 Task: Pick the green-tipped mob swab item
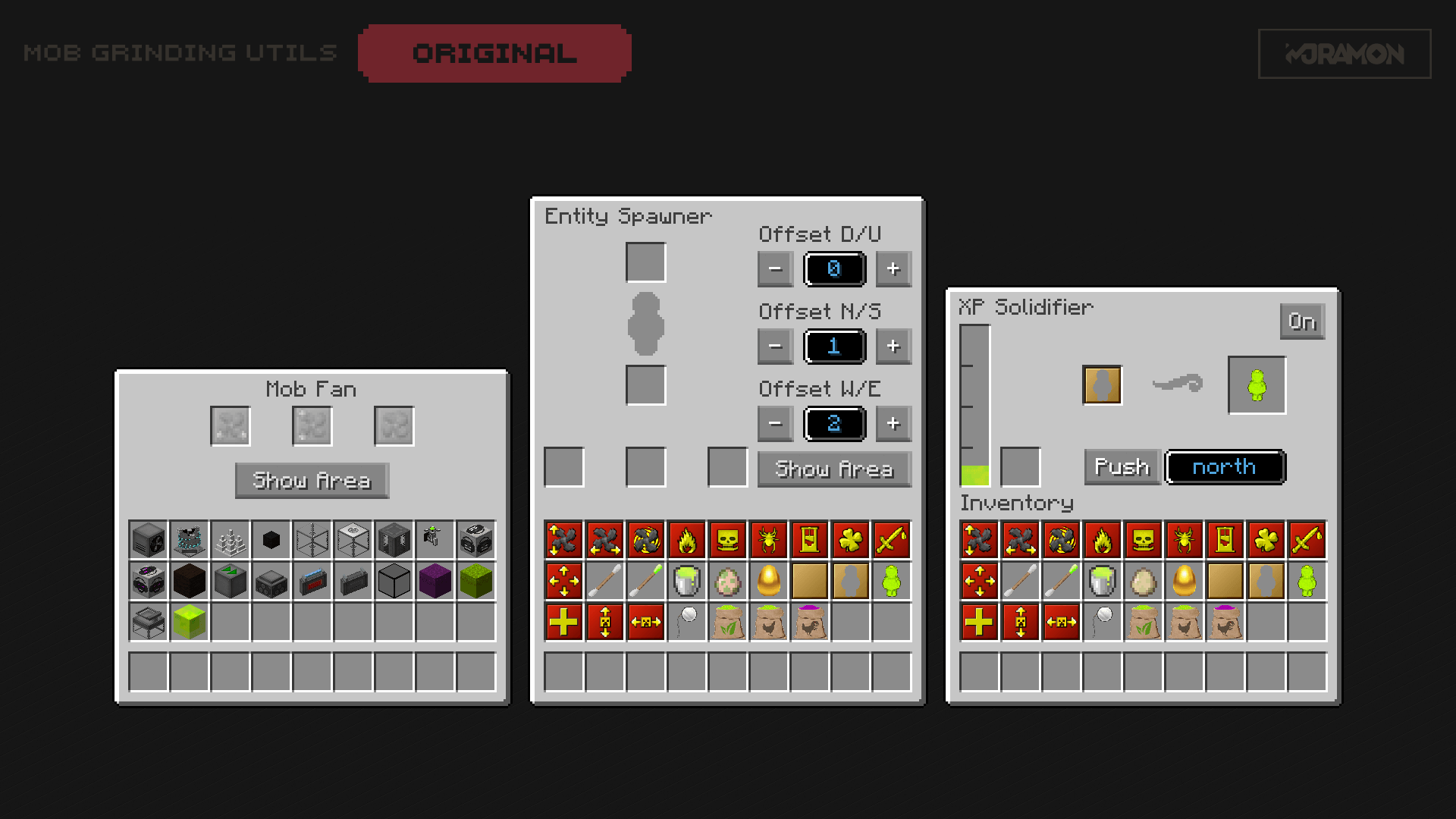point(646,581)
